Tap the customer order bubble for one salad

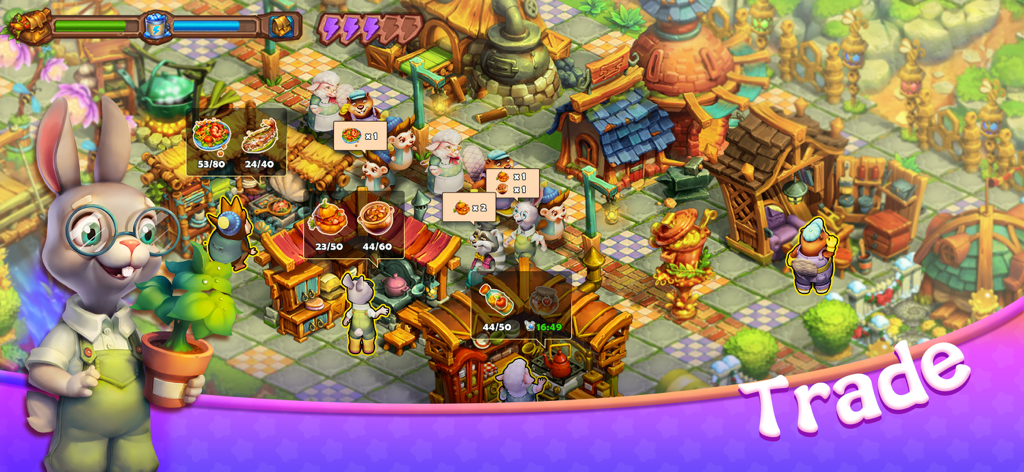click(x=361, y=136)
